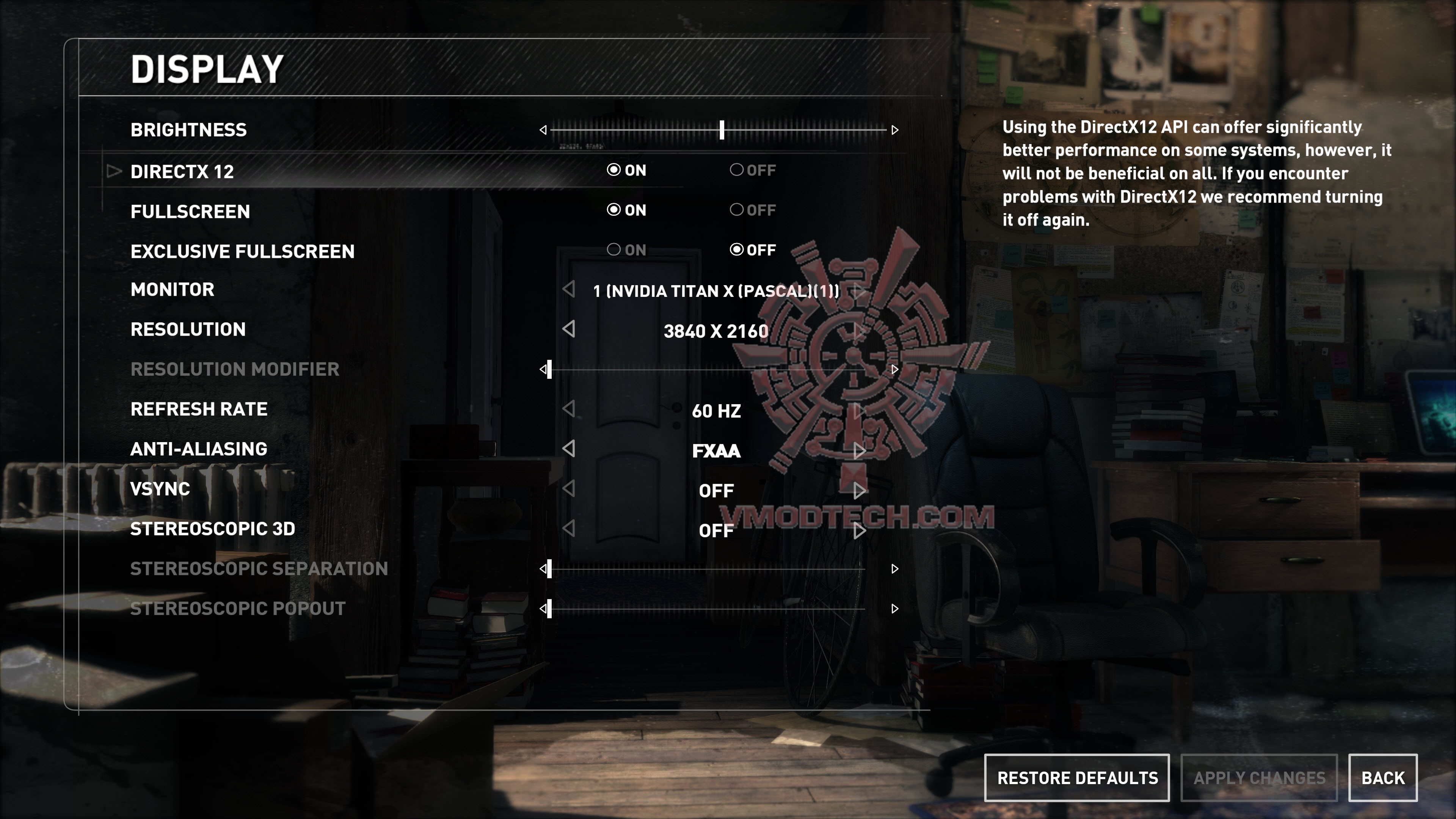
Task: Toggle Stereoscopic 3D using right arrow
Action: coord(859,530)
